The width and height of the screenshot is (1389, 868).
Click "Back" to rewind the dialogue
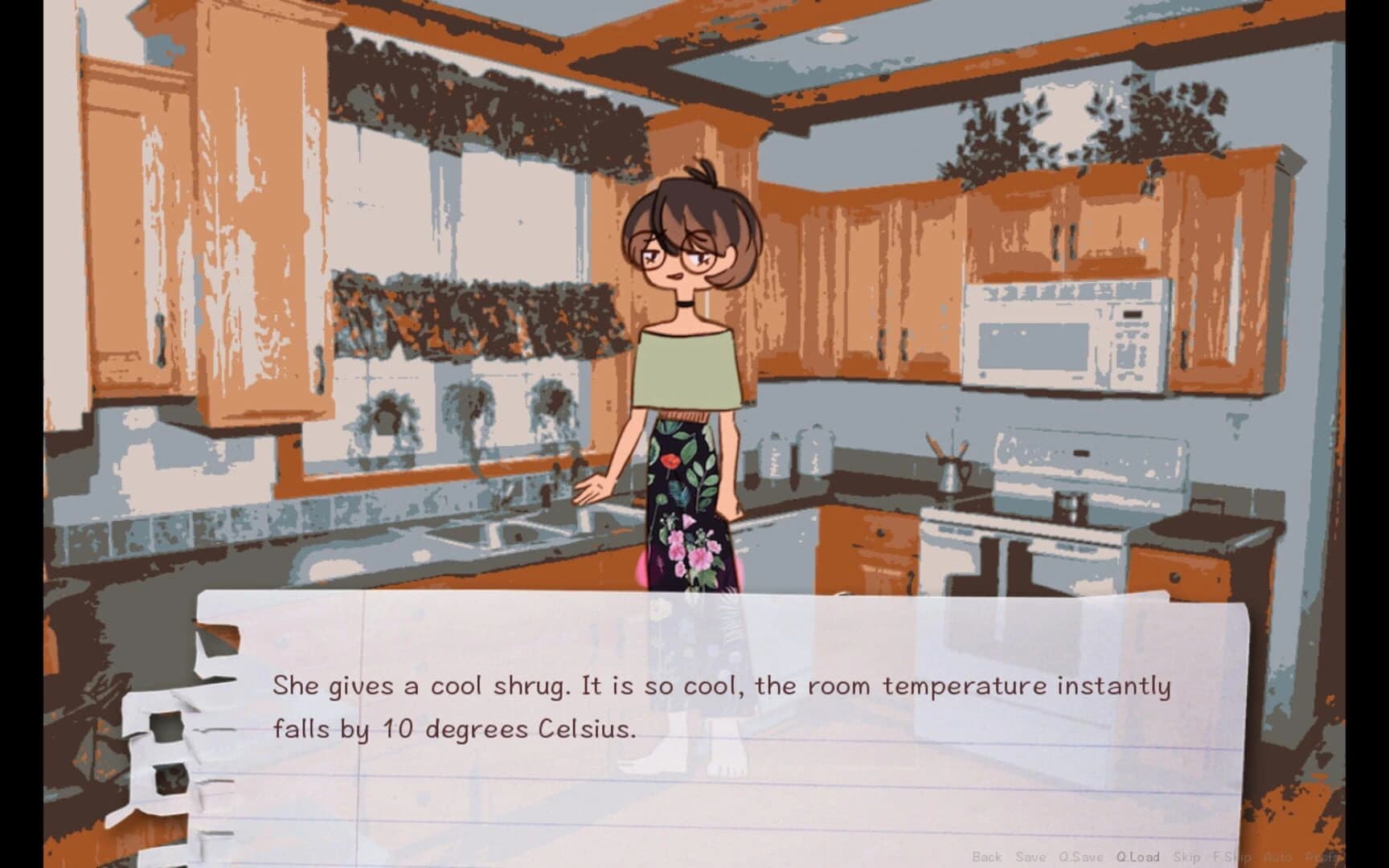[x=986, y=856]
